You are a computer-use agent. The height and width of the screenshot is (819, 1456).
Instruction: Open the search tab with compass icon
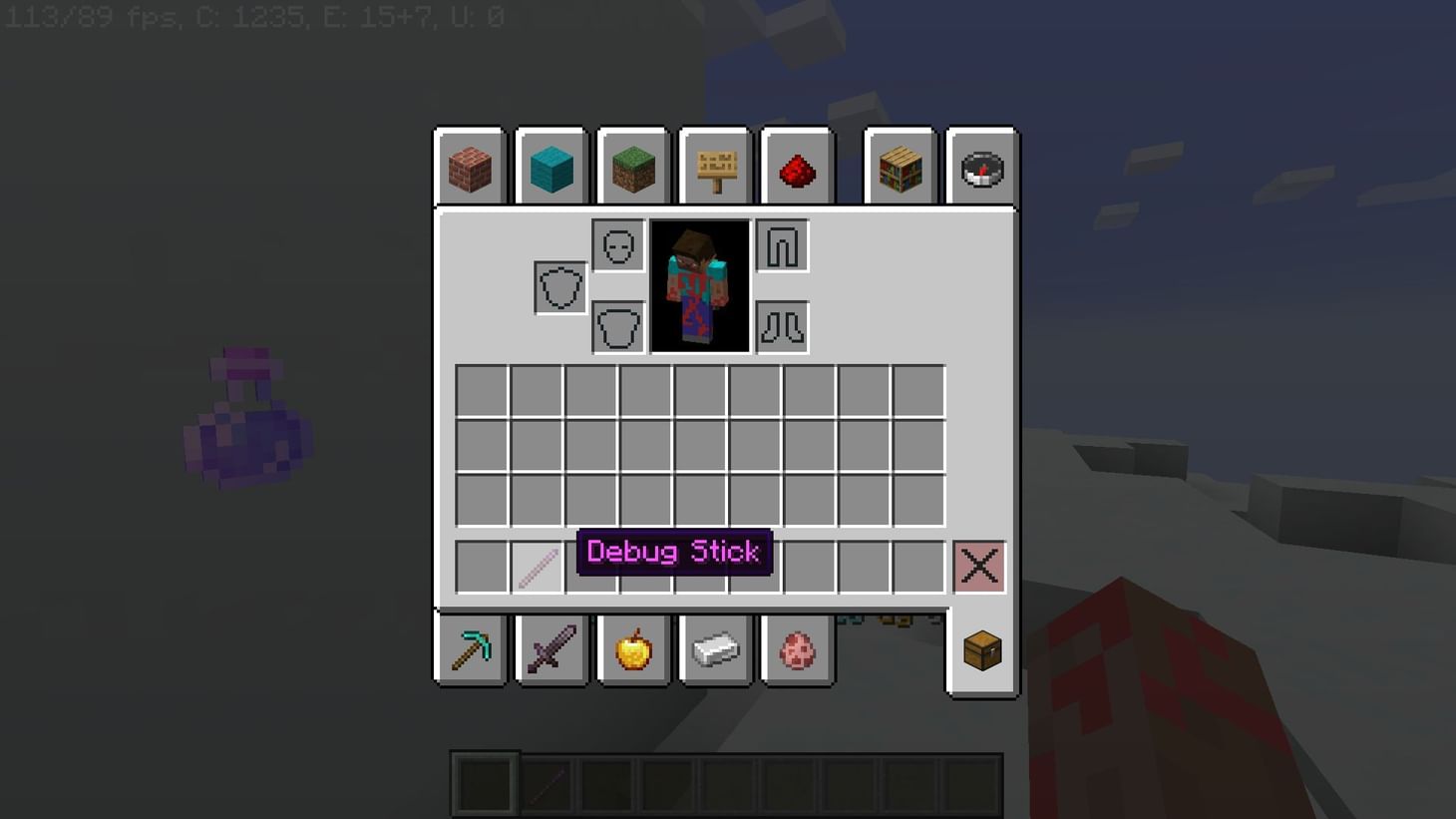pyautogui.click(x=981, y=169)
